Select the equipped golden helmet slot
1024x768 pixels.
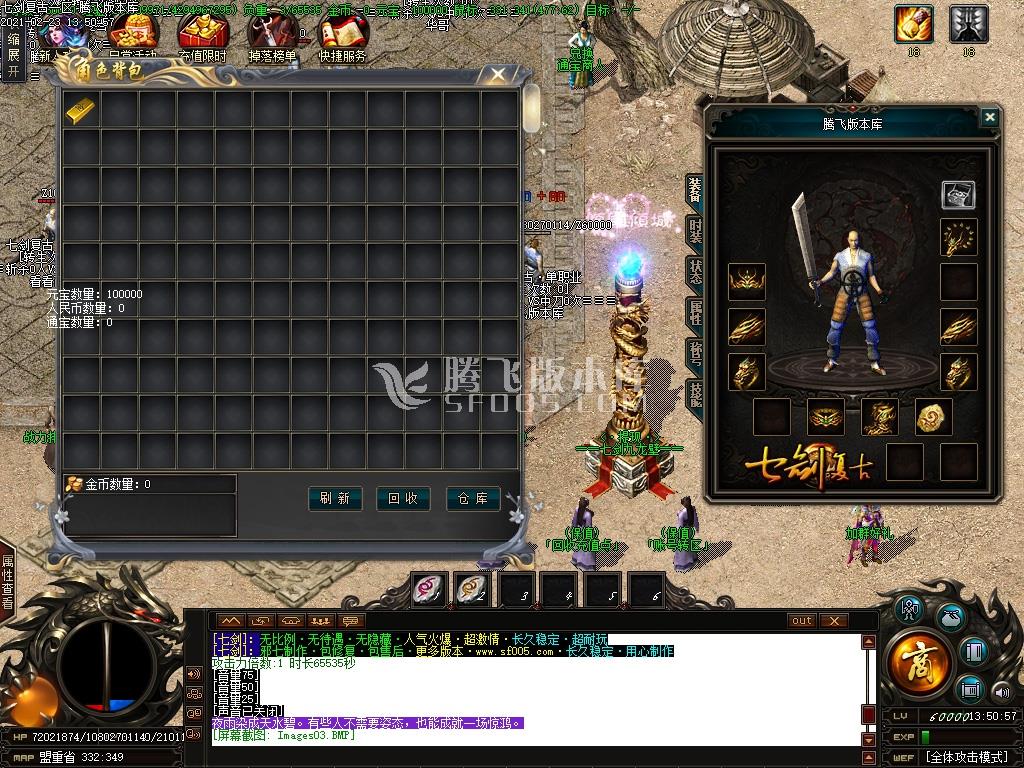746,282
